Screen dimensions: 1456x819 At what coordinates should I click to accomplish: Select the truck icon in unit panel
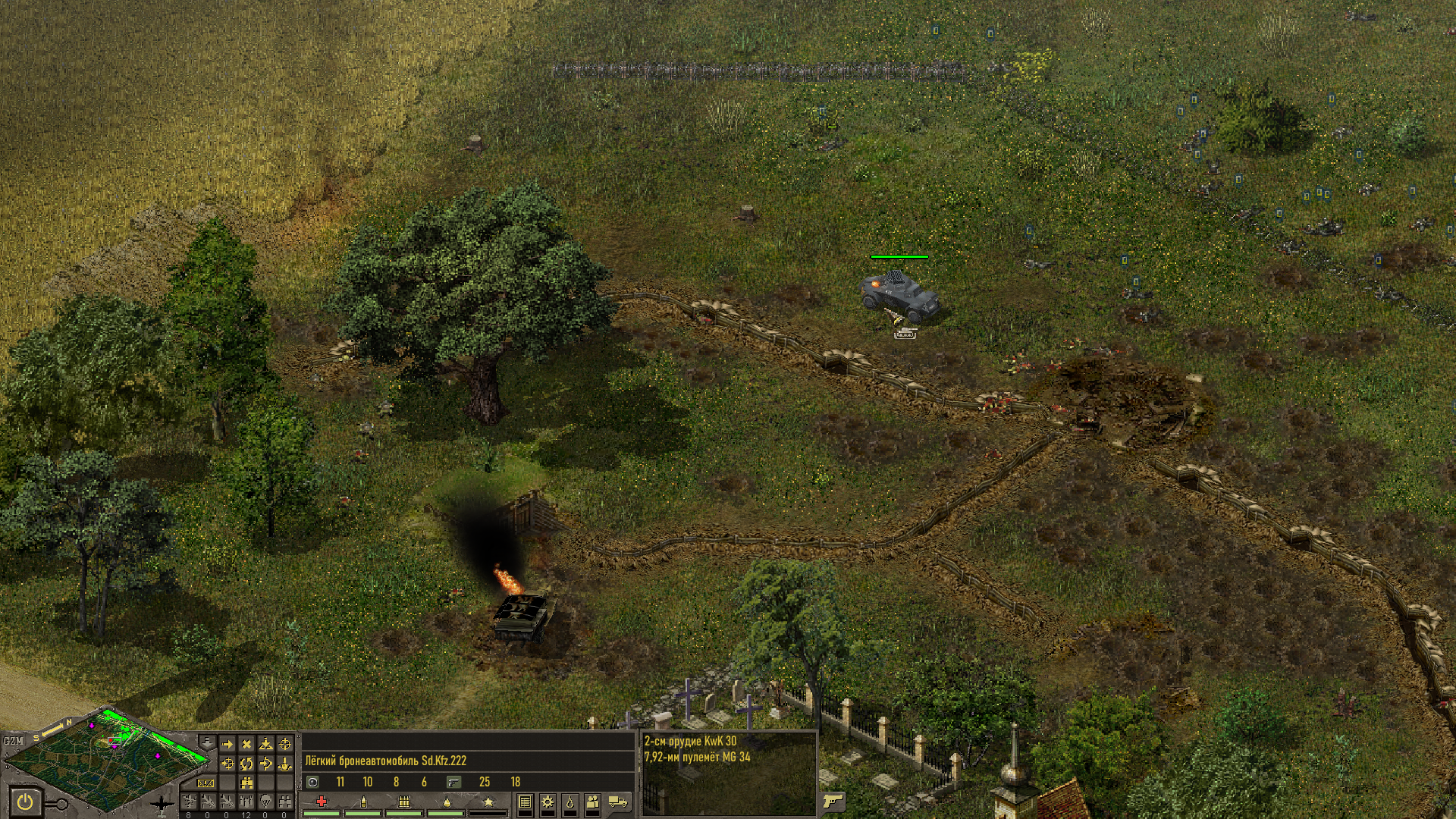[x=618, y=802]
